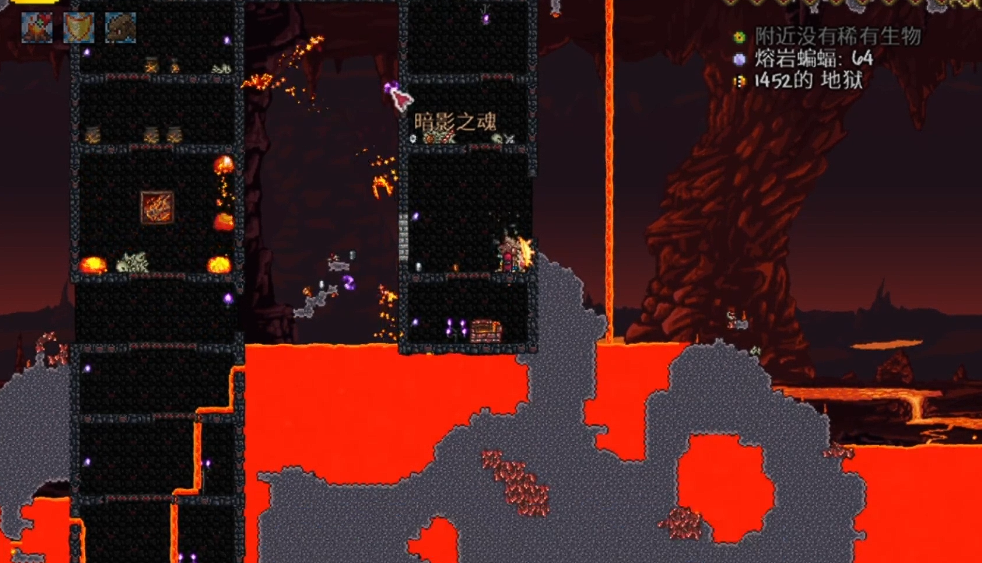Select the campfire Cozy Fire buff icon
The image size is (982, 563).
tap(37, 27)
